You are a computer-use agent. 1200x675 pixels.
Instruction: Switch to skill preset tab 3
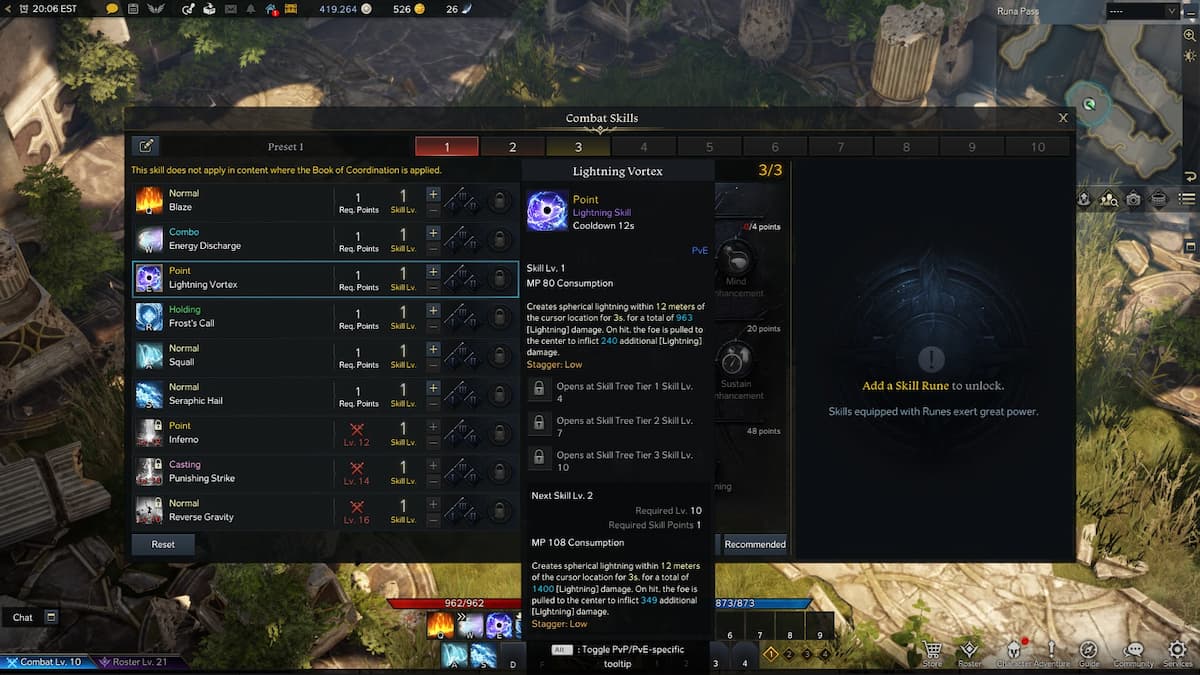578,147
